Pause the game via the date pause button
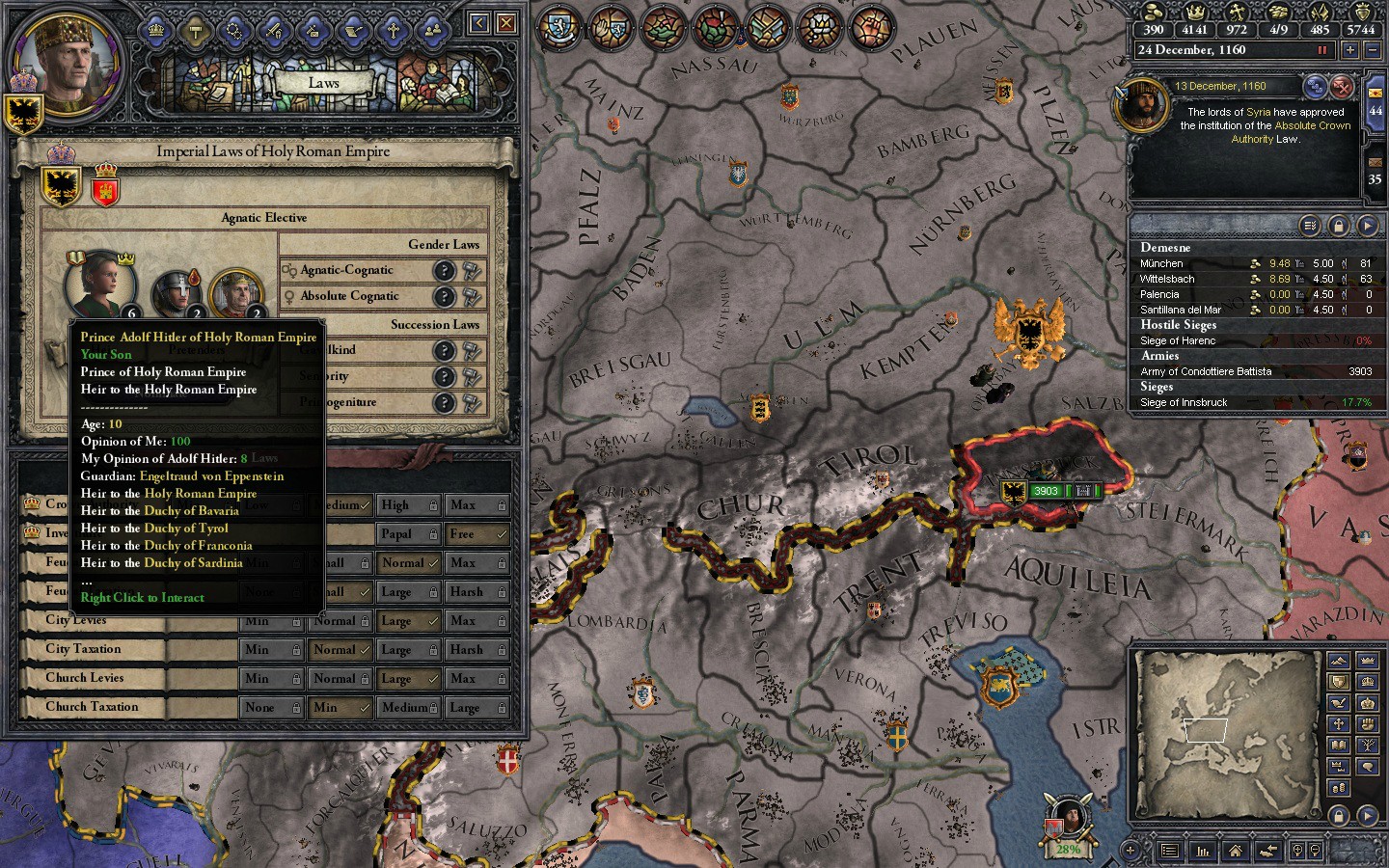Image resolution: width=1389 pixels, height=868 pixels. pyautogui.click(x=1321, y=50)
